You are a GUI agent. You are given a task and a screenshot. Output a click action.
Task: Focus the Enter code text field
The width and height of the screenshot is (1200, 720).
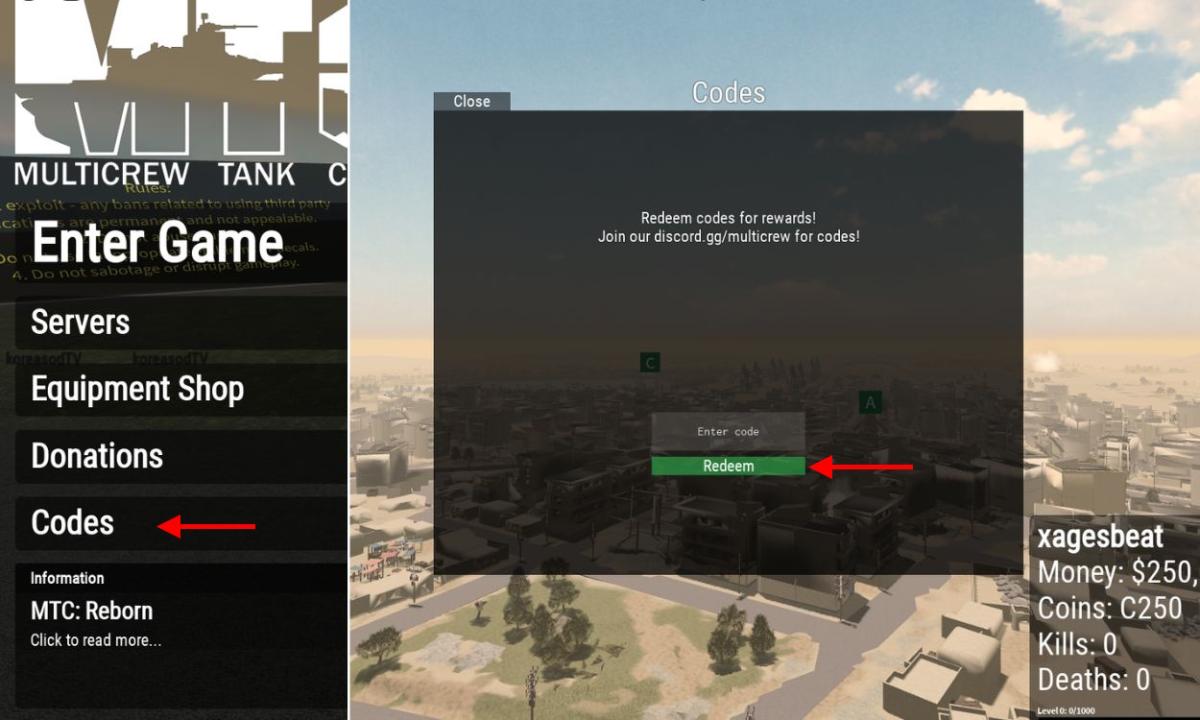pos(728,432)
